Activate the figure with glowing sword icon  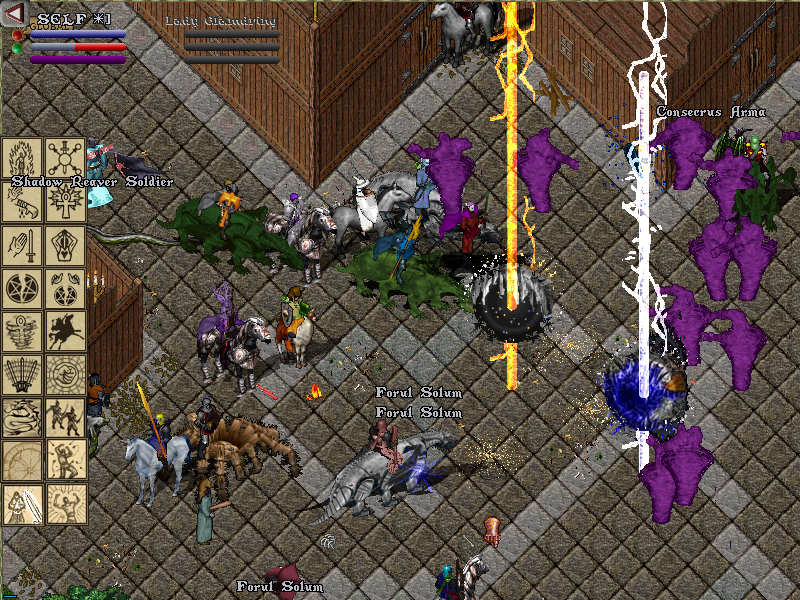[22, 503]
